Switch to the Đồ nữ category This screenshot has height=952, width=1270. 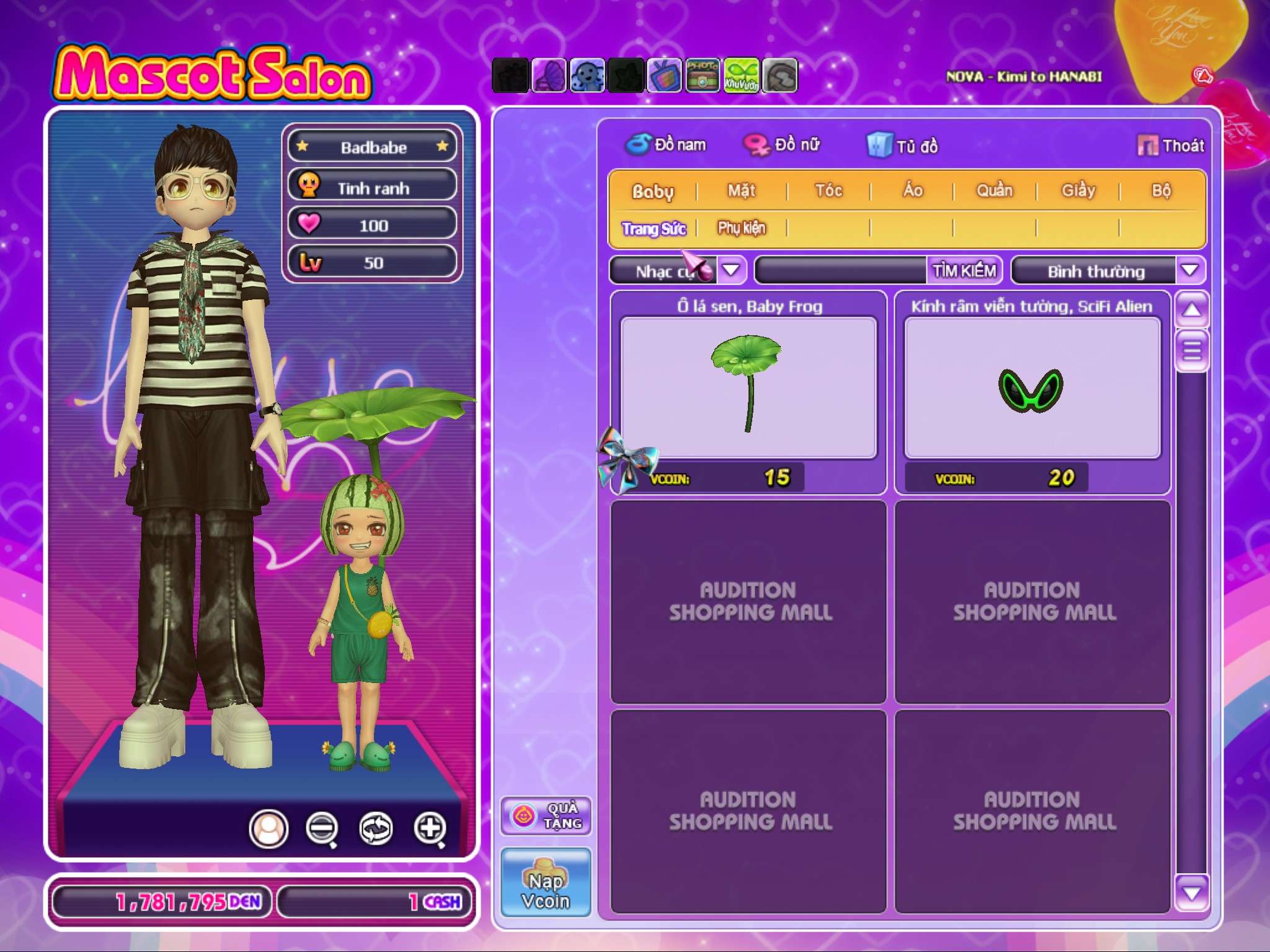click(x=783, y=145)
